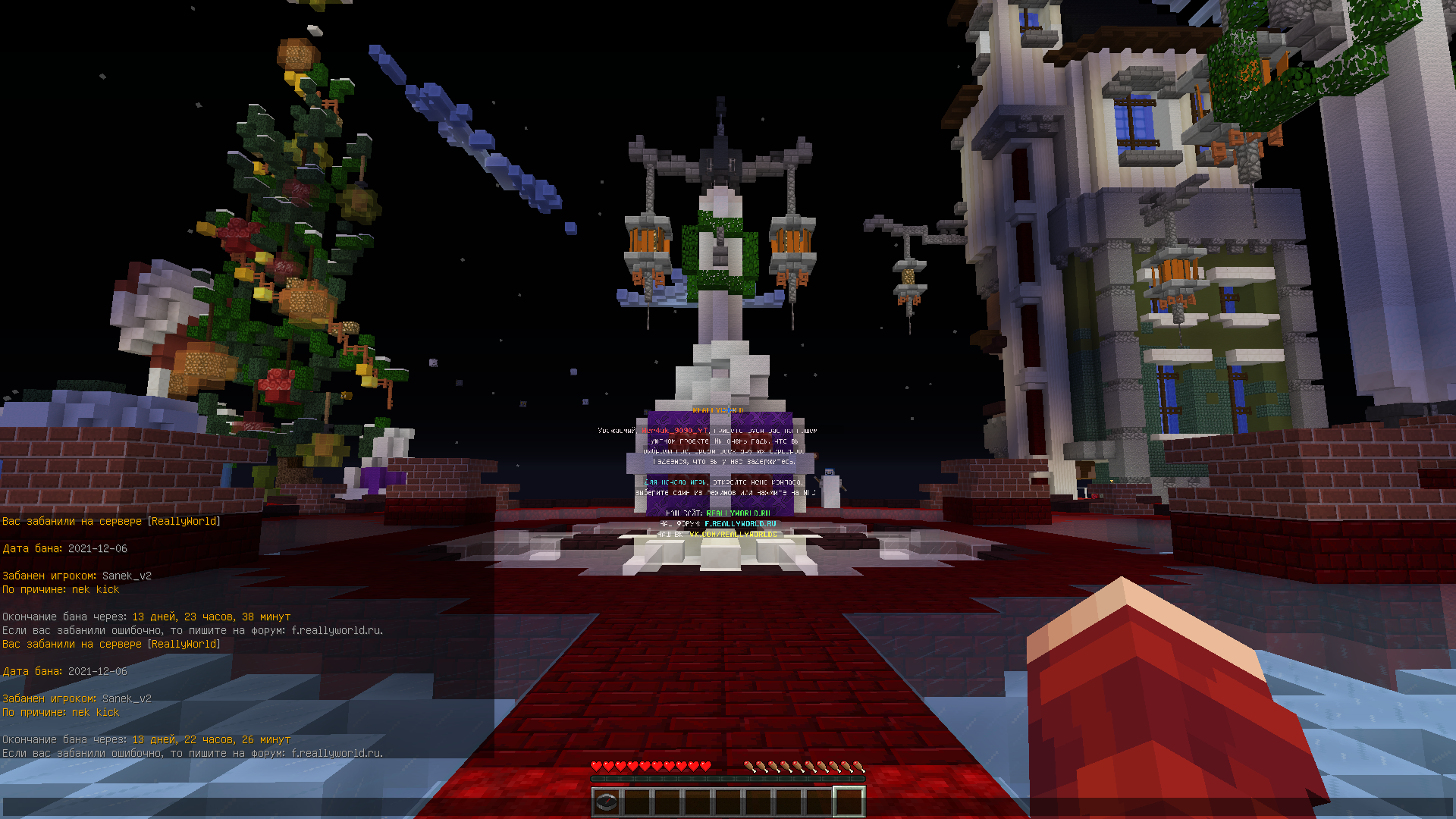Screen dimensions: 1456x819
Task: Select the compass hotbar slot
Action: click(x=607, y=802)
